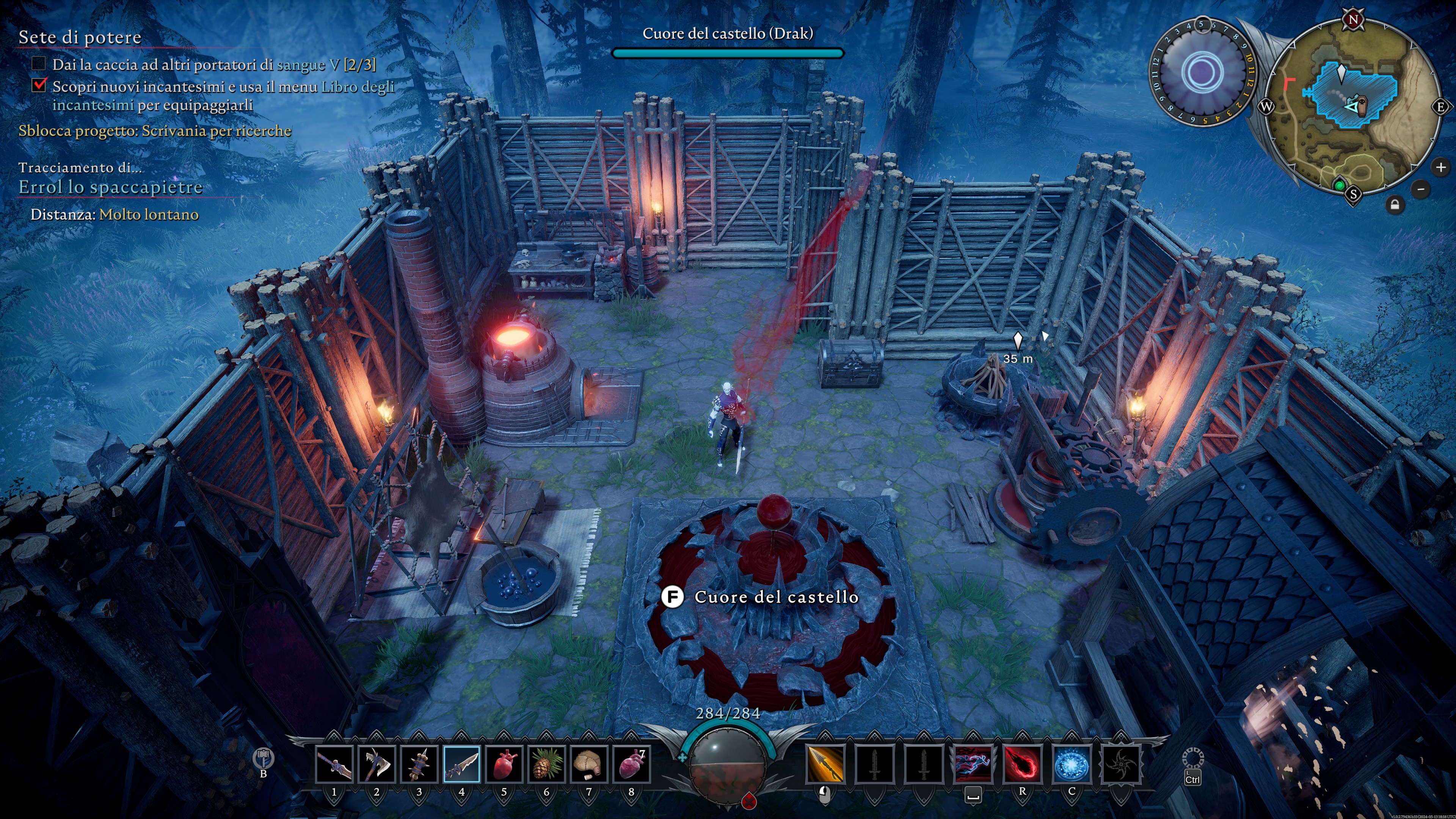Toggle the minimap rotation lock

point(1395,205)
